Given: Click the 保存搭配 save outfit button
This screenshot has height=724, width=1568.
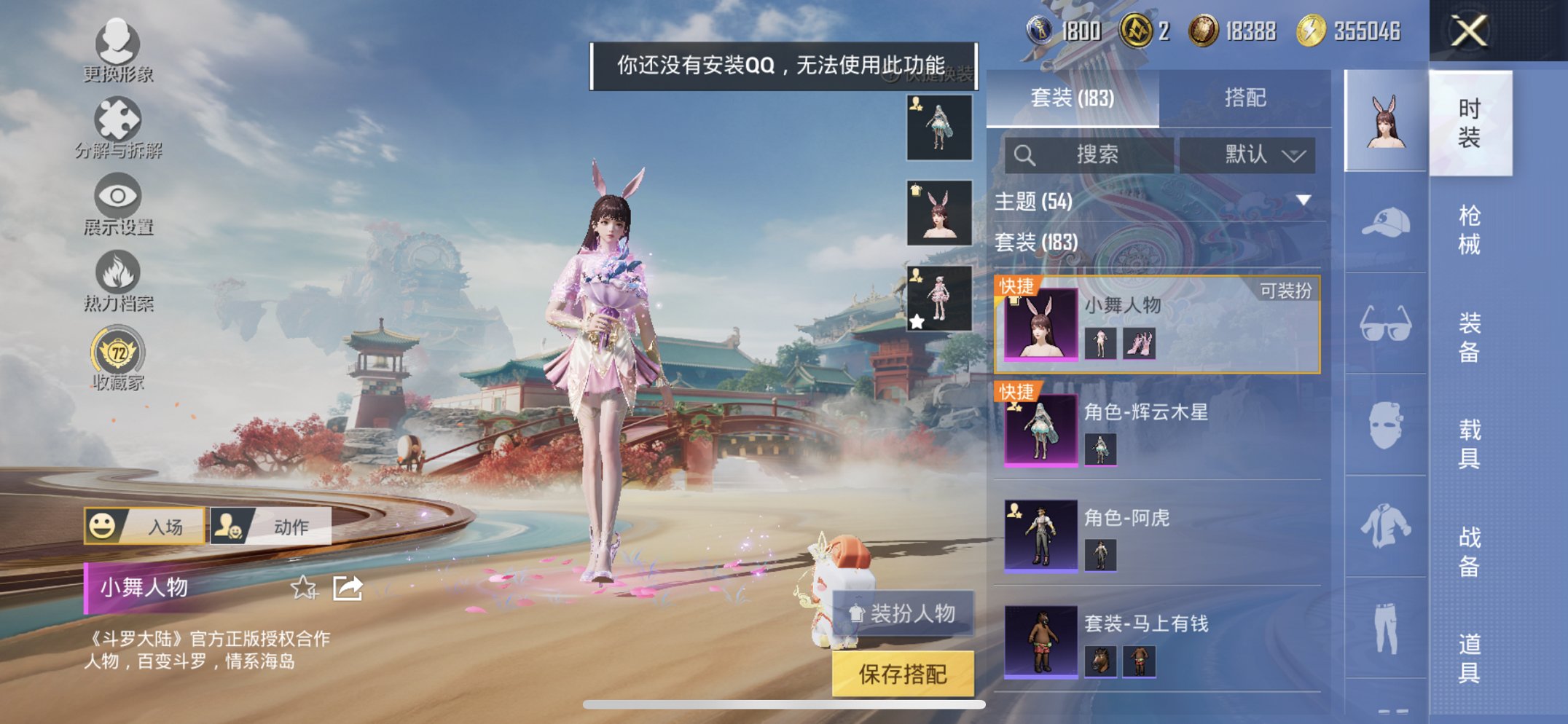Looking at the screenshot, I should 903,674.
